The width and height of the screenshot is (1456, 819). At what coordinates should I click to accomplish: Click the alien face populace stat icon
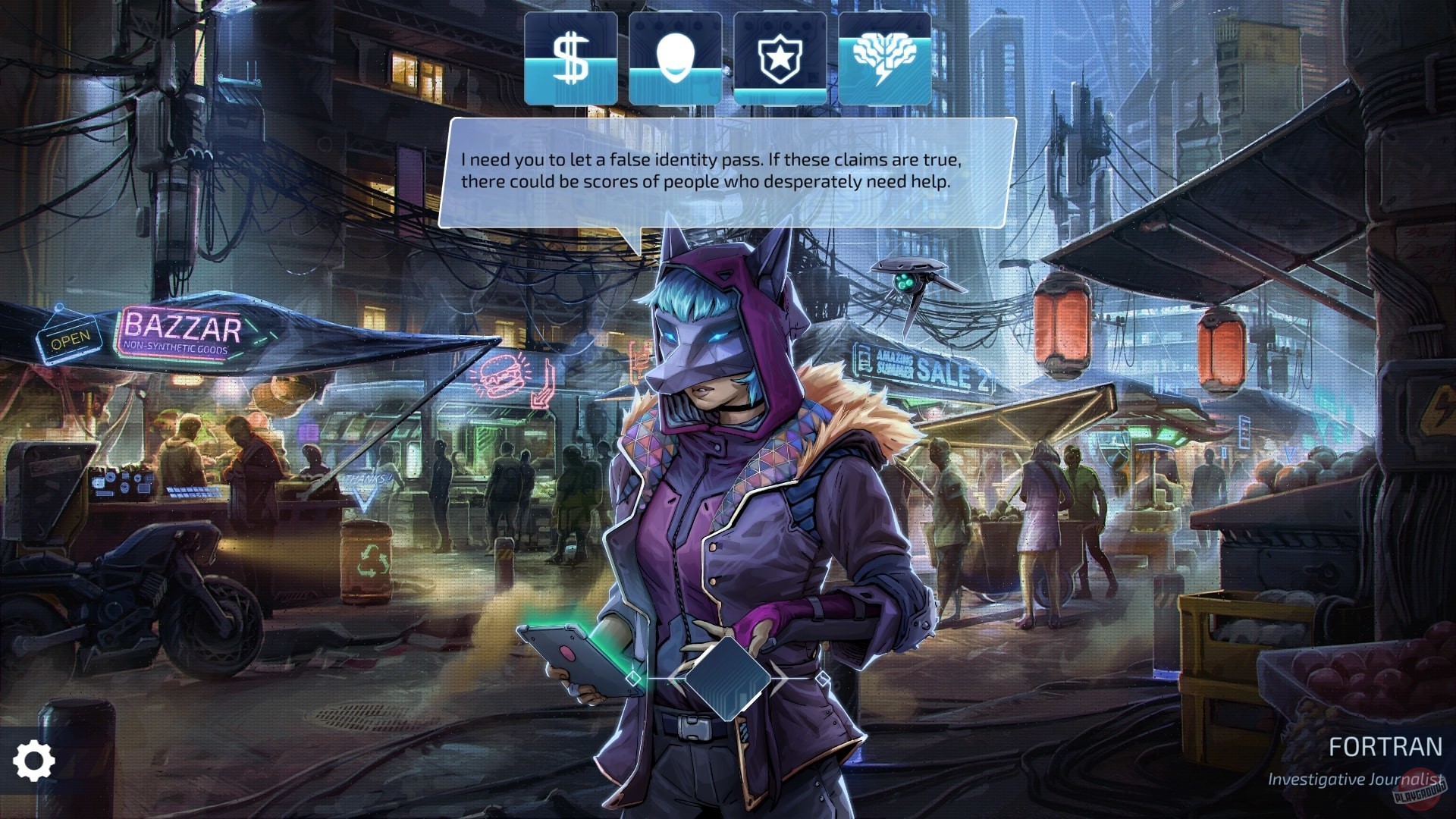point(675,59)
